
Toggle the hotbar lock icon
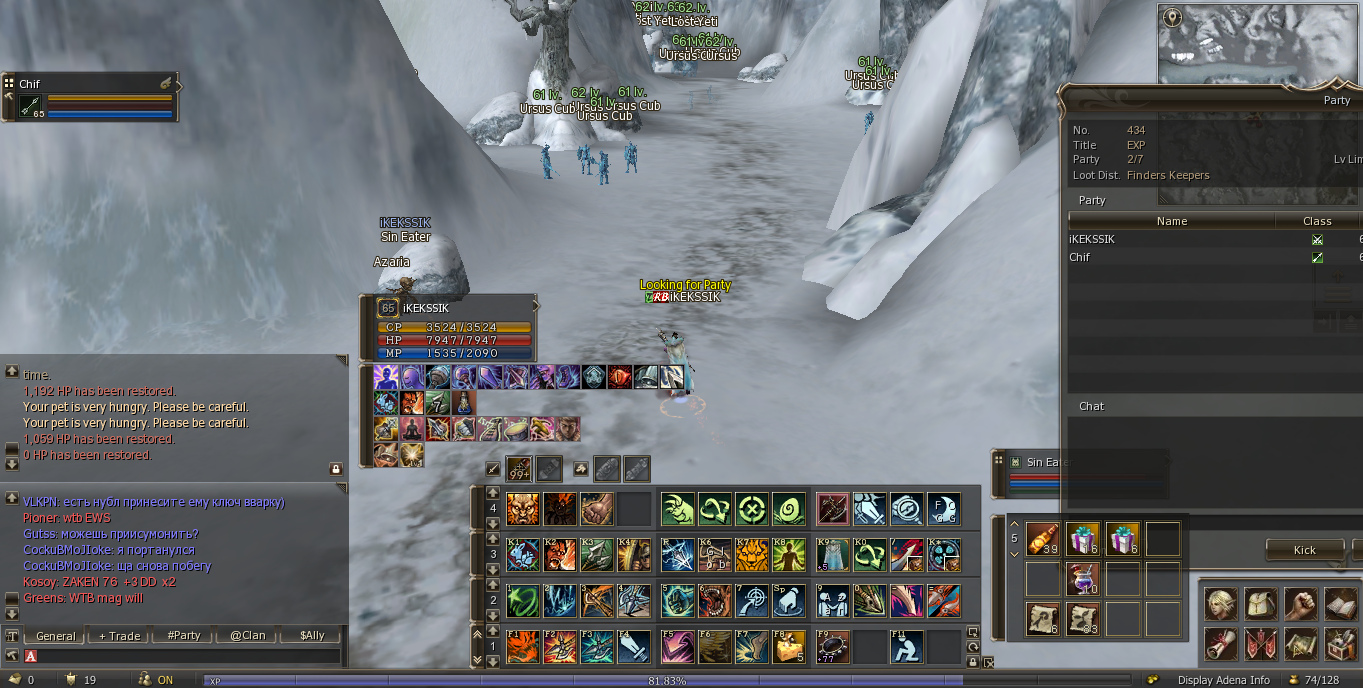(x=973, y=661)
